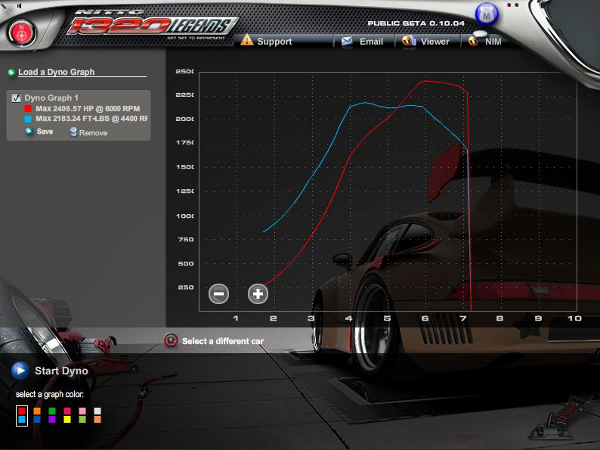Click the round red emblem button

(x=20, y=31)
